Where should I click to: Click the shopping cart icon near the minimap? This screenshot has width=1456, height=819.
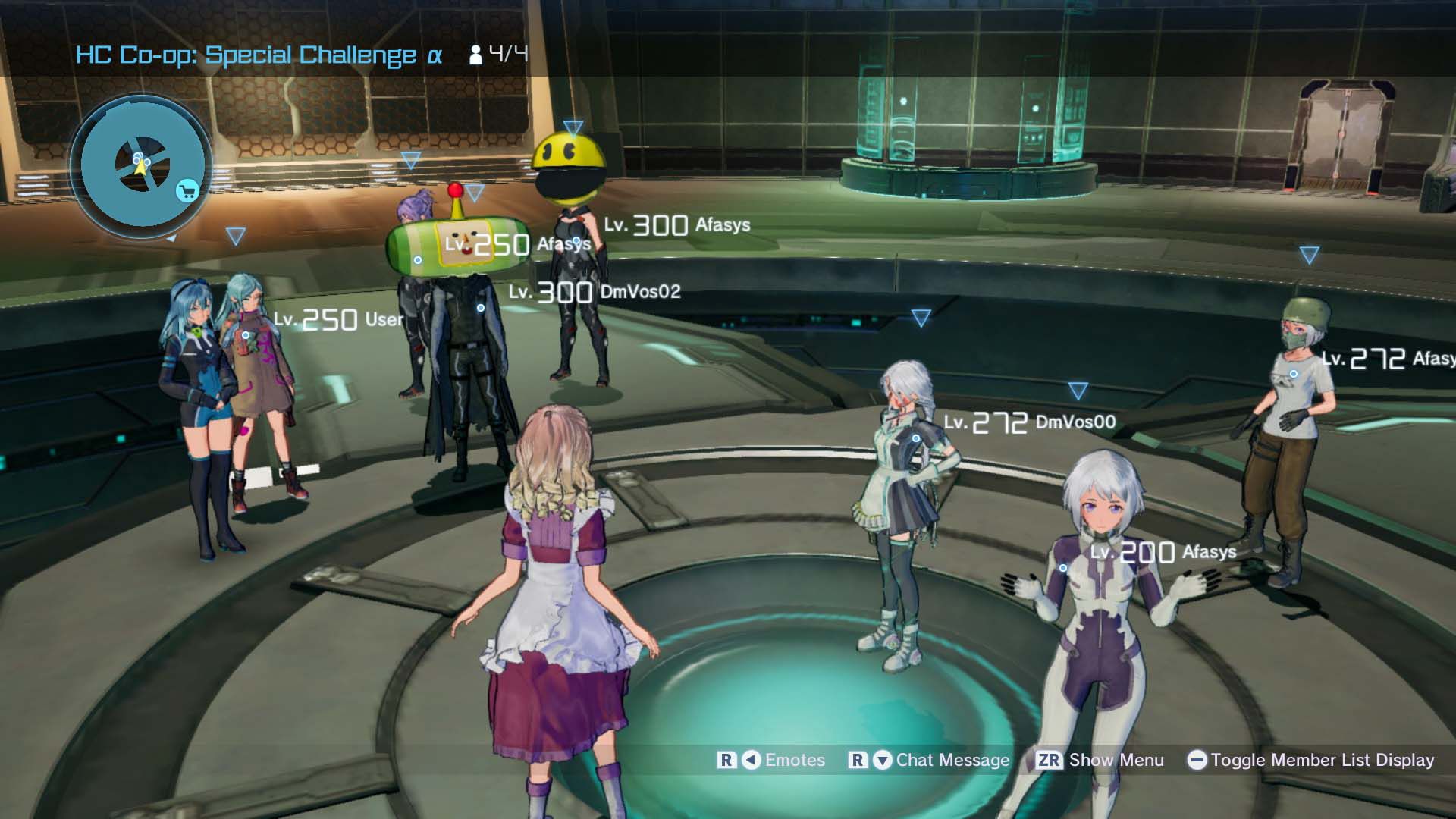187,190
